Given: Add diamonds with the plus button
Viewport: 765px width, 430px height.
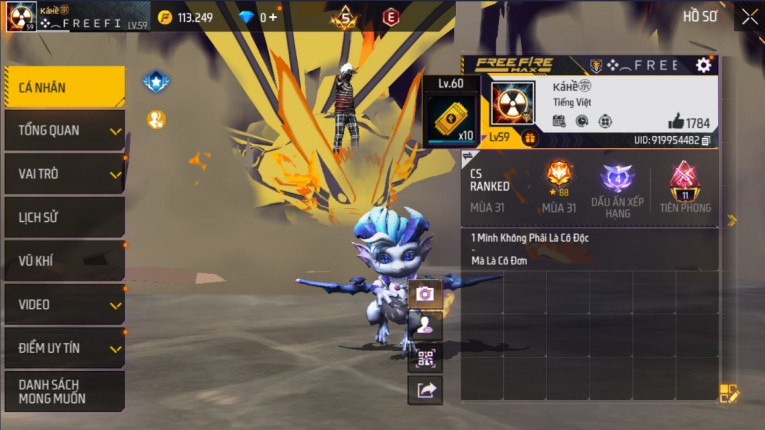Looking at the screenshot, I should click(274, 18).
